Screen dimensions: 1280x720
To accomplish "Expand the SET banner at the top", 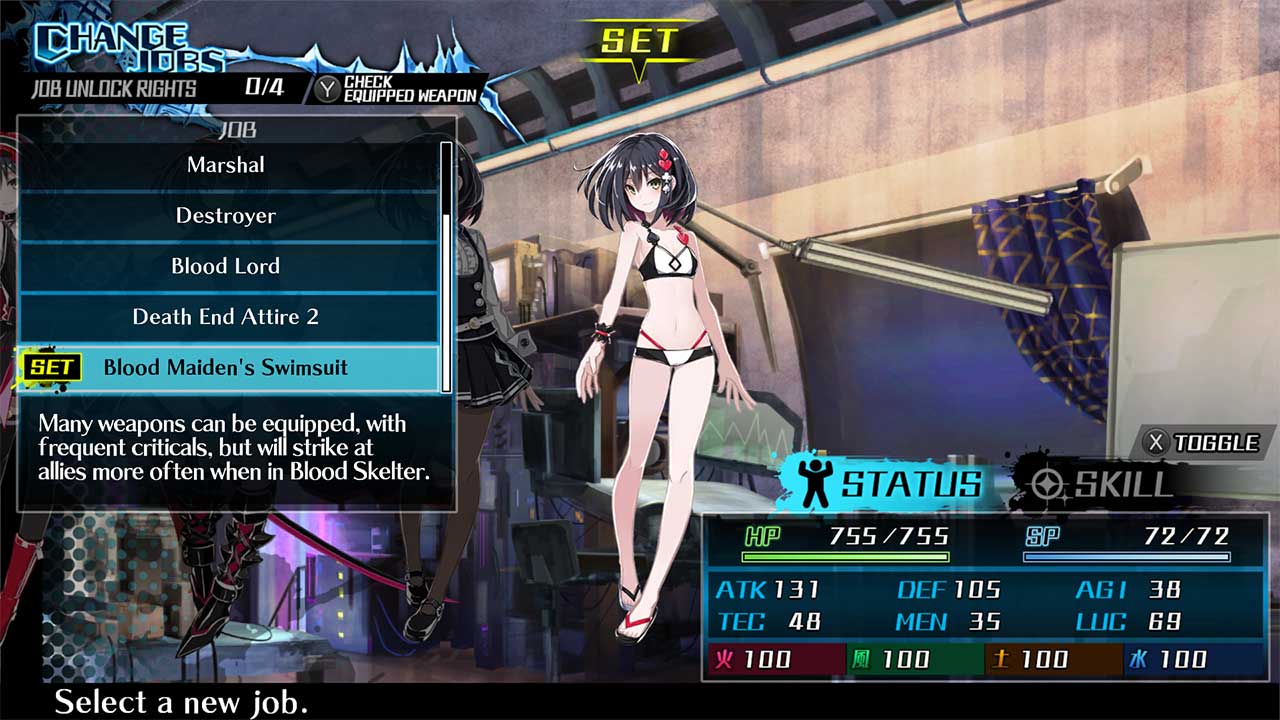I will pyautogui.click(x=640, y=42).
